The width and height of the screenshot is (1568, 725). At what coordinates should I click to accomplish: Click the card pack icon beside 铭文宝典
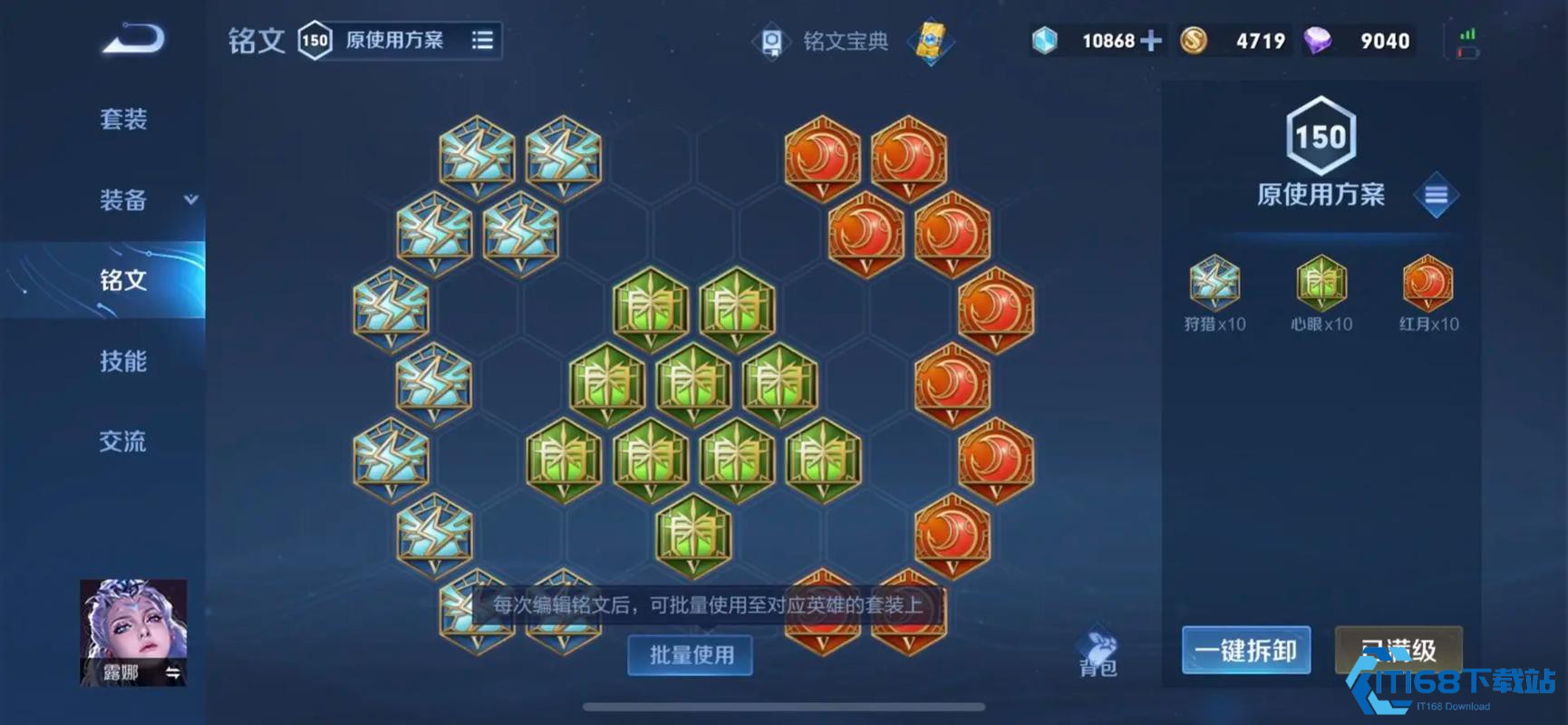[932, 42]
